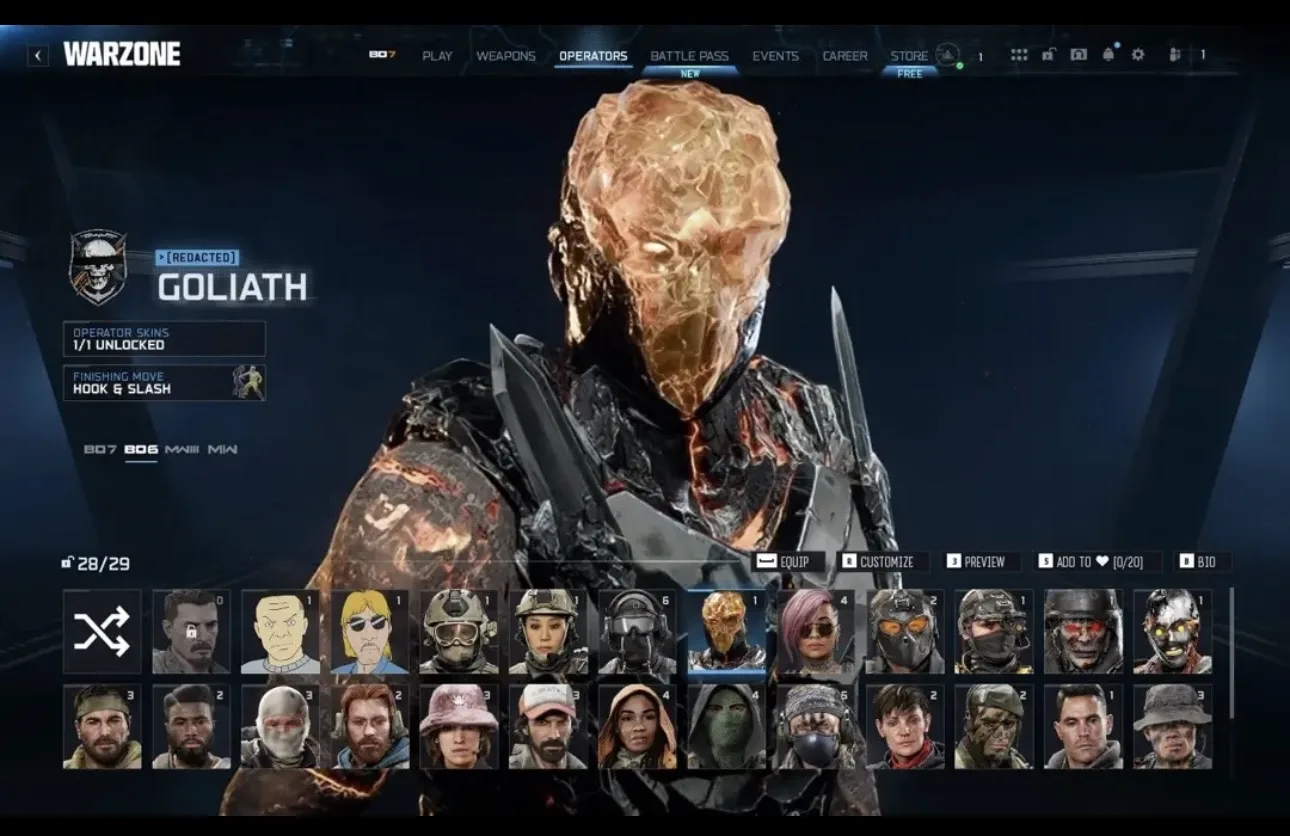Switch operator list to MWIII
Screen dimensions: 1290x836
click(x=182, y=449)
